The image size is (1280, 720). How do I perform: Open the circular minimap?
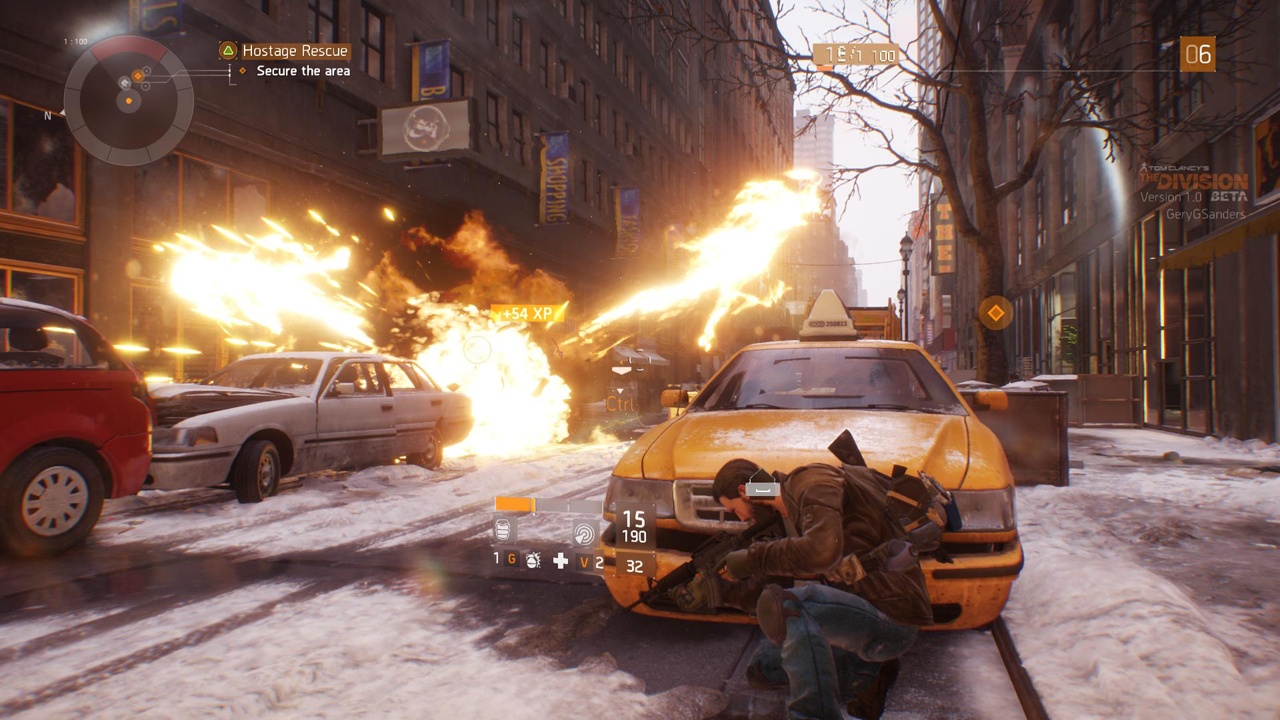click(128, 99)
